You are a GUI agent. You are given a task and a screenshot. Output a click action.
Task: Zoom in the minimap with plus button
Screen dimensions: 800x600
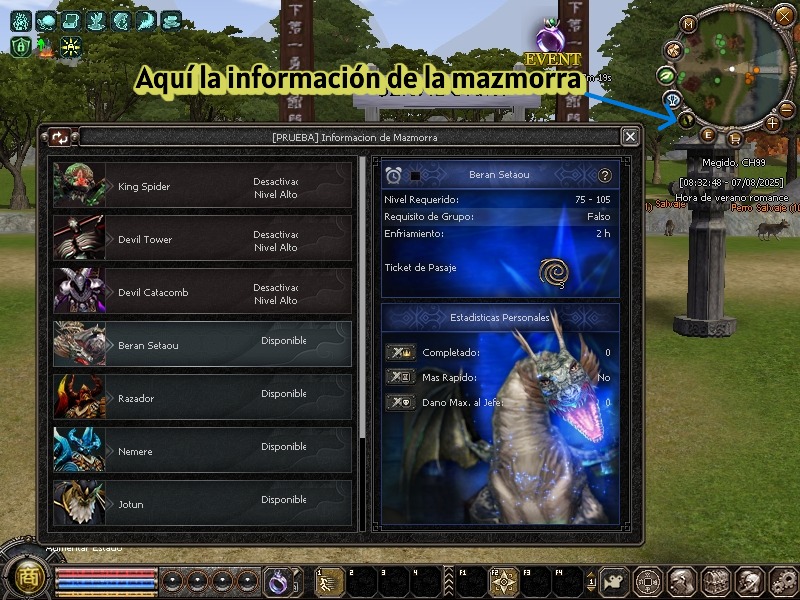pos(772,123)
